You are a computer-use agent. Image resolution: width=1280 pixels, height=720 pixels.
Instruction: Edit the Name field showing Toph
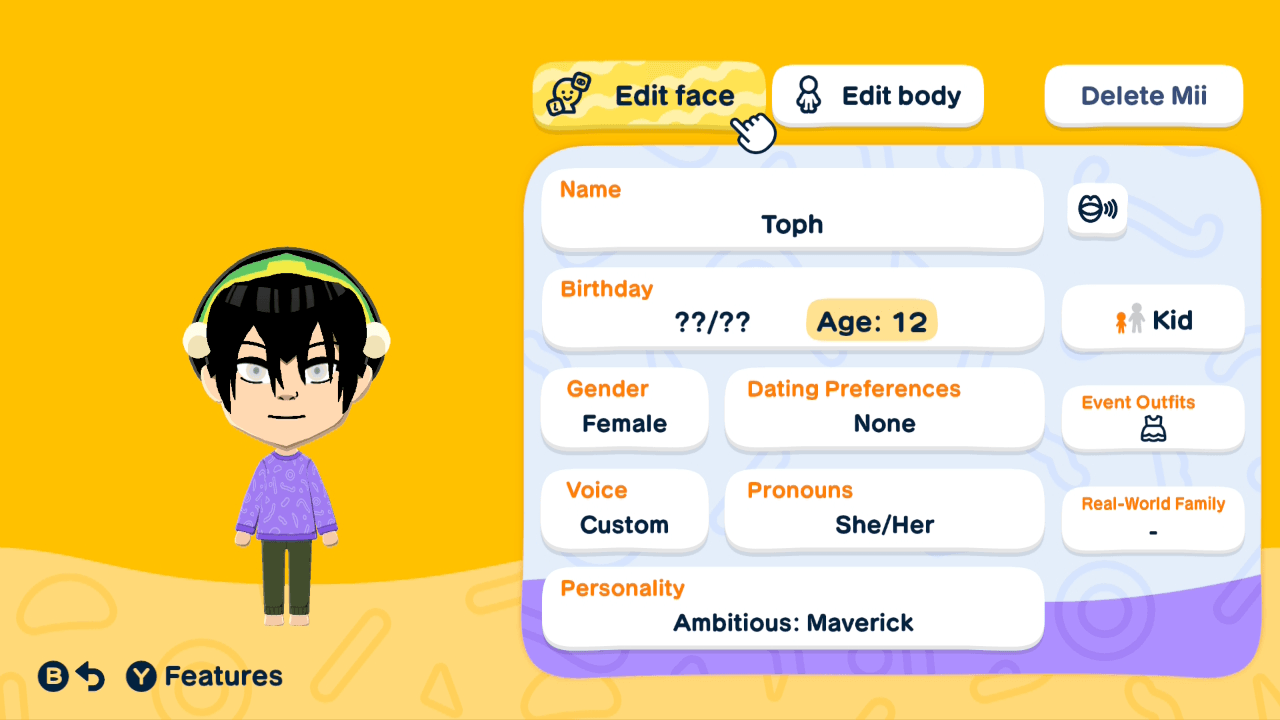pyautogui.click(x=792, y=210)
